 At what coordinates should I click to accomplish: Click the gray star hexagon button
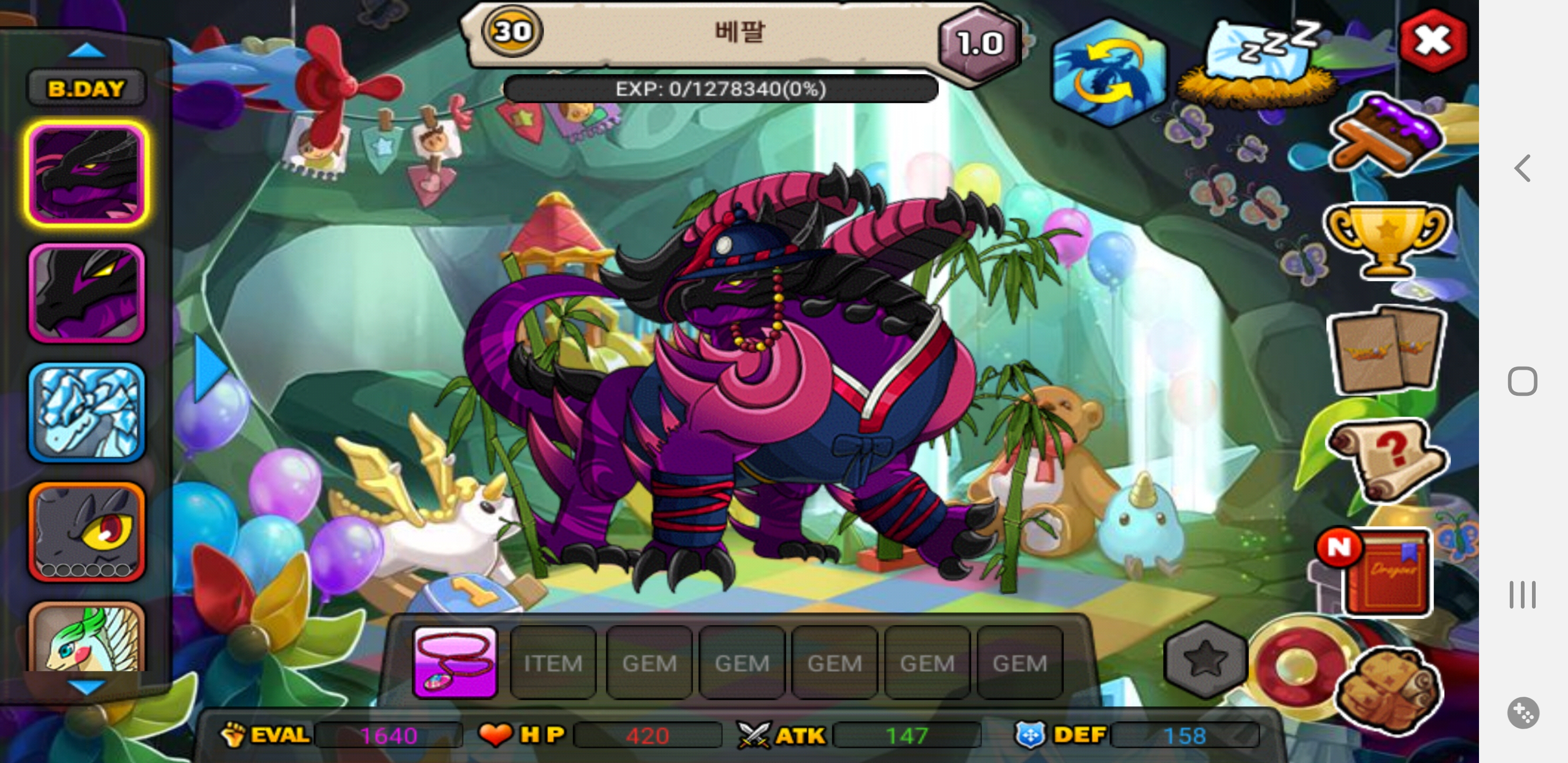click(x=1205, y=660)
